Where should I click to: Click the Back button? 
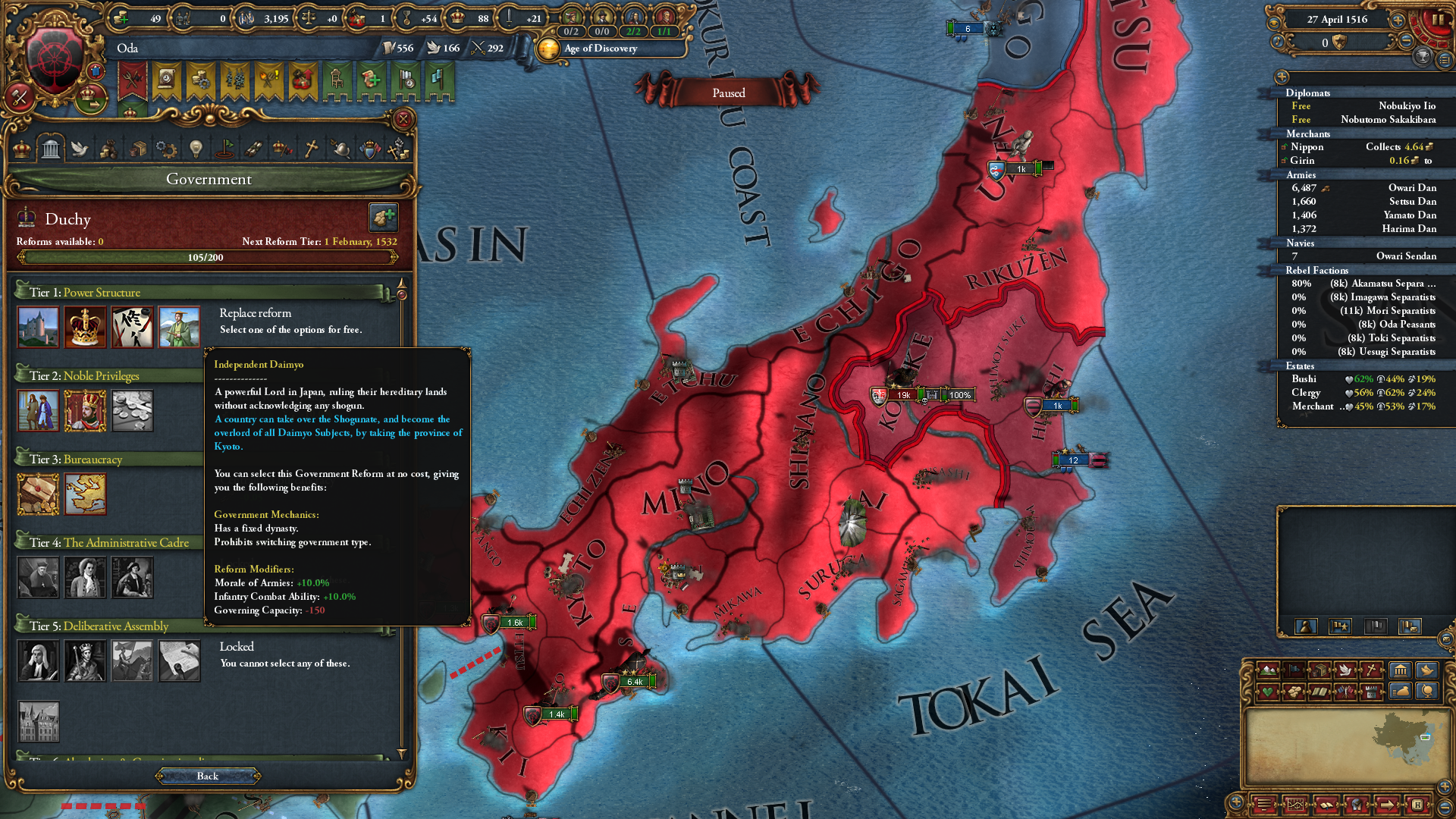208,776
